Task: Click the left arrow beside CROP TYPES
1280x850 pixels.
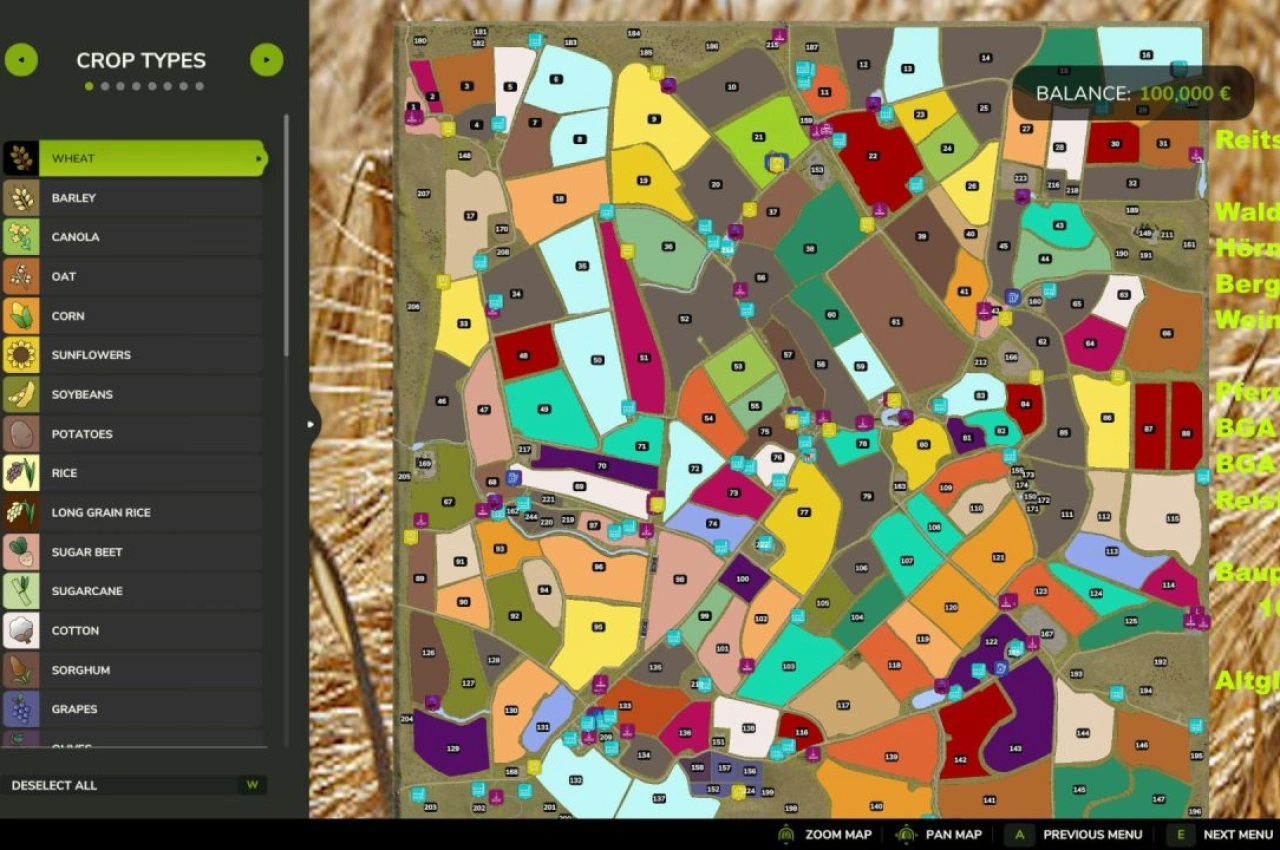Action: (x=20, y=60)
